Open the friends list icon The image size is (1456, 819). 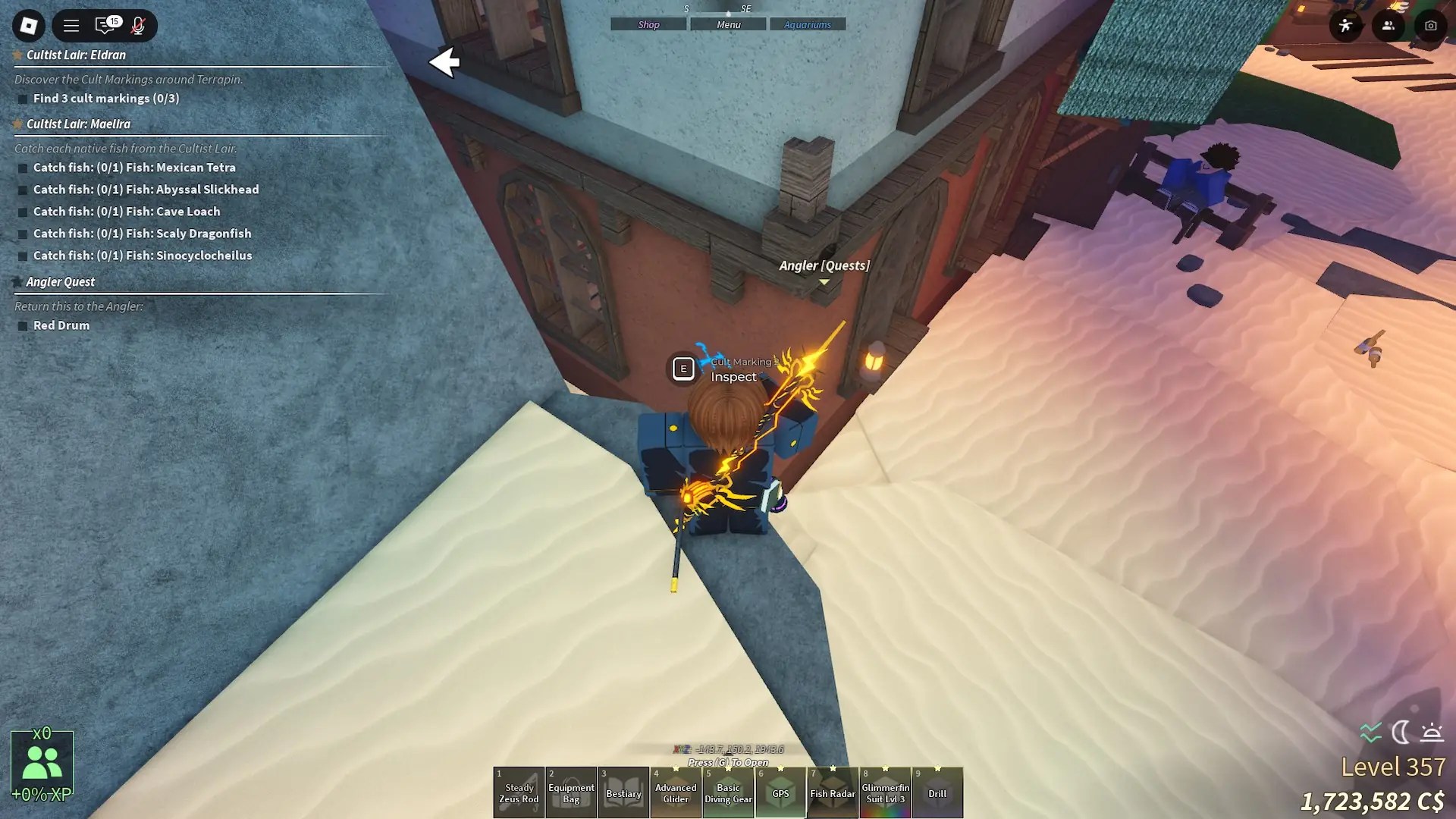click(1387, 25)
